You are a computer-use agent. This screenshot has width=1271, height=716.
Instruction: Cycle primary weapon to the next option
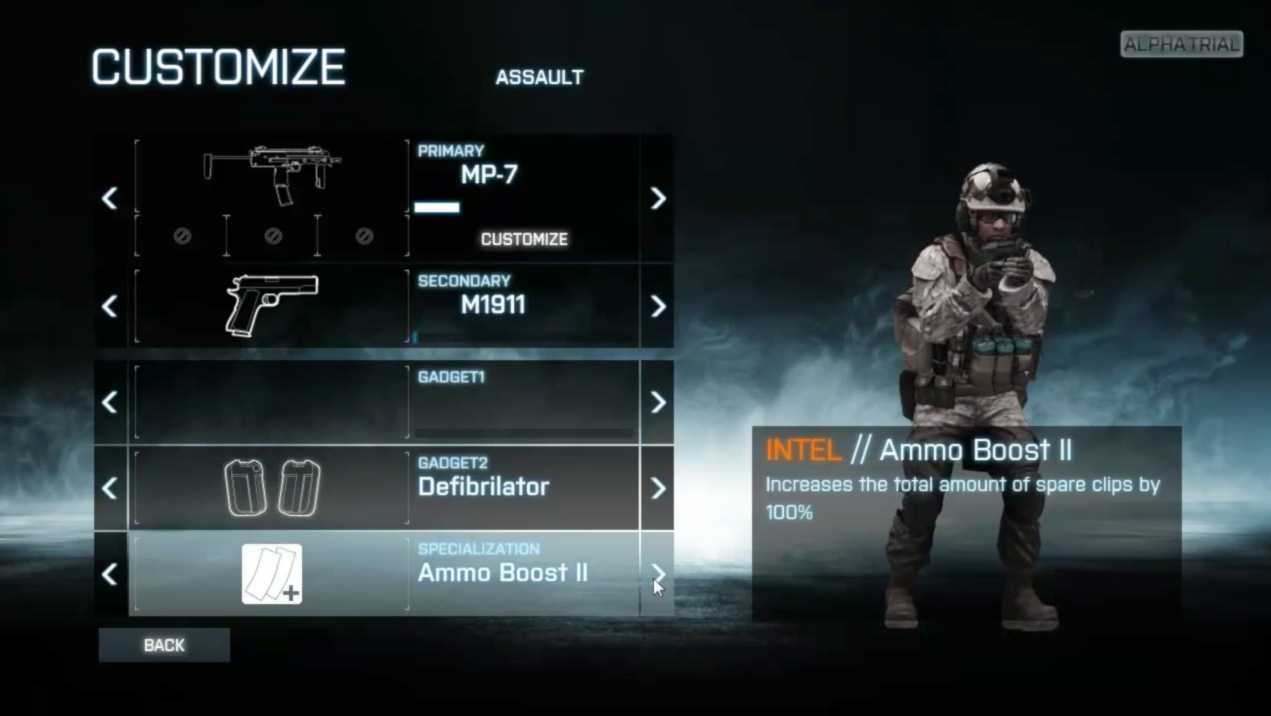click(x=657, y=198)
